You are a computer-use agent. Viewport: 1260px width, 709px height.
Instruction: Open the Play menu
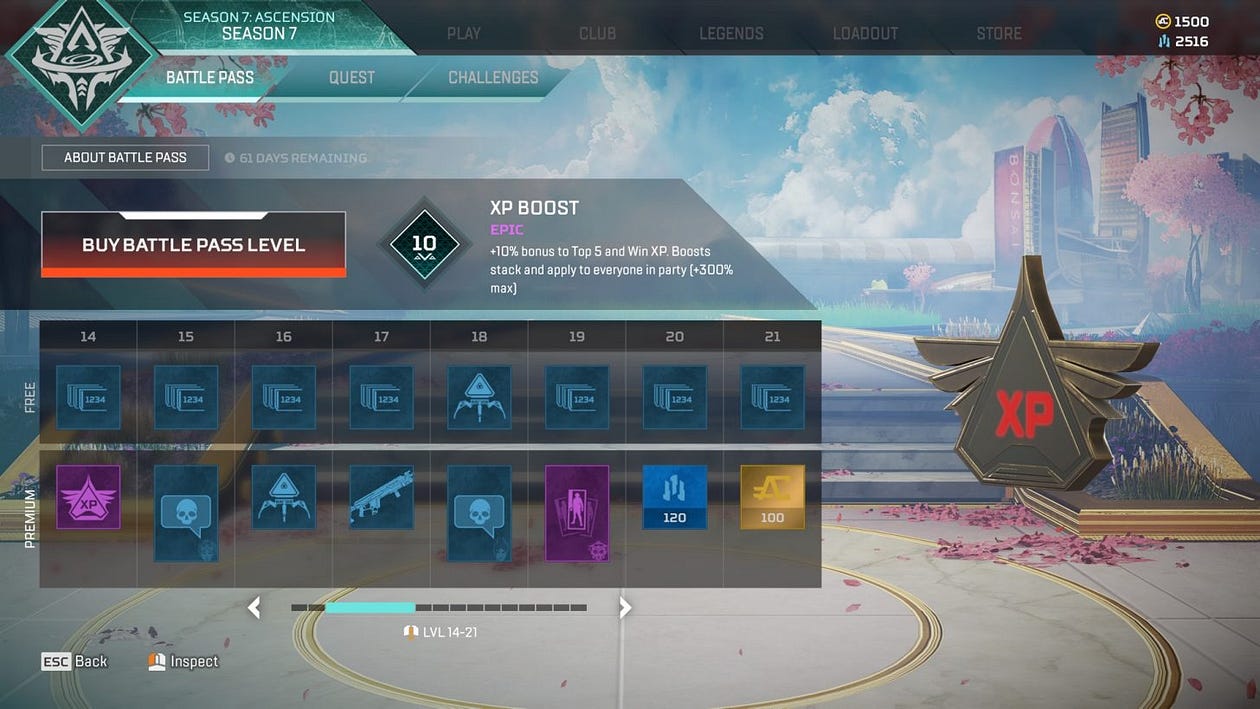click(x=463, y=33)
